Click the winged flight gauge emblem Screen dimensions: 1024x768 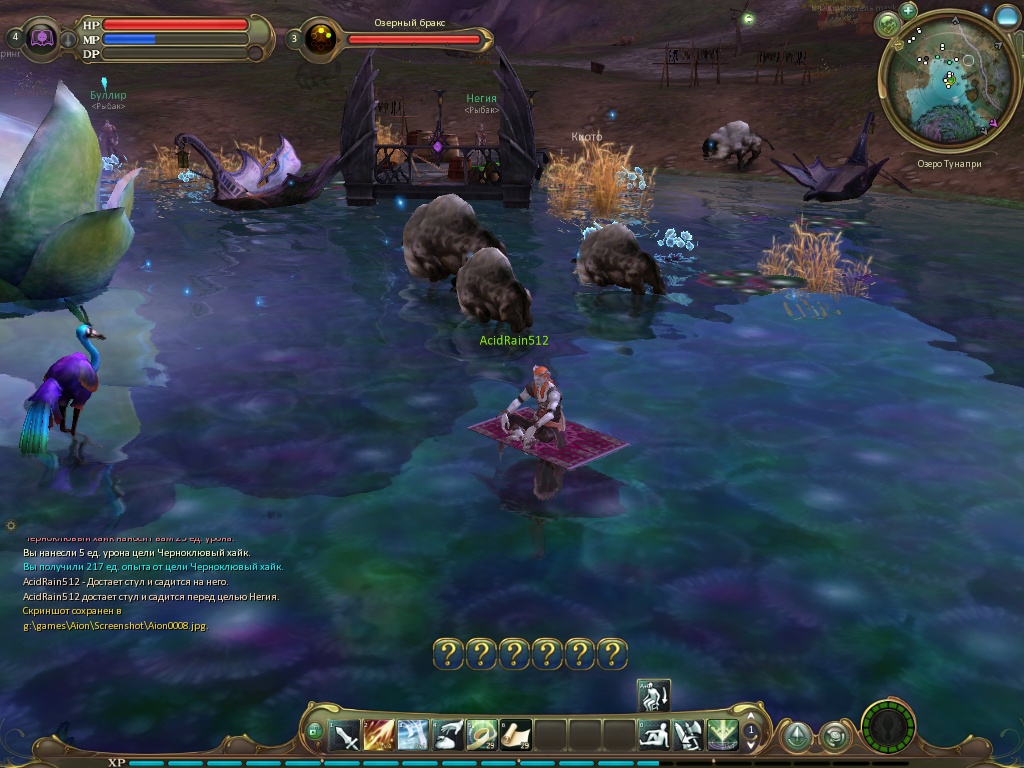[x=888, y=727]
